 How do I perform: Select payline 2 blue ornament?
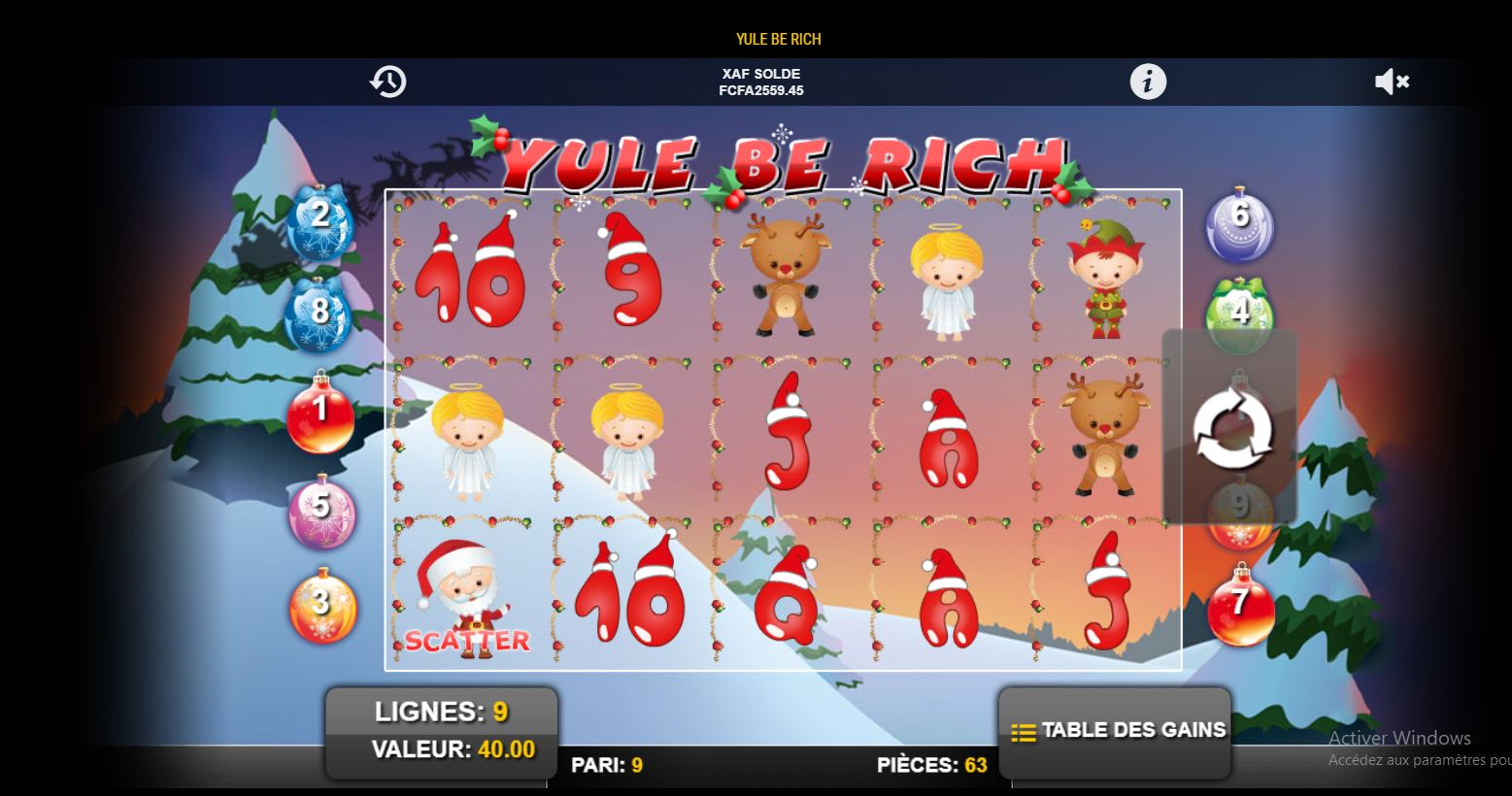point(319,220)
